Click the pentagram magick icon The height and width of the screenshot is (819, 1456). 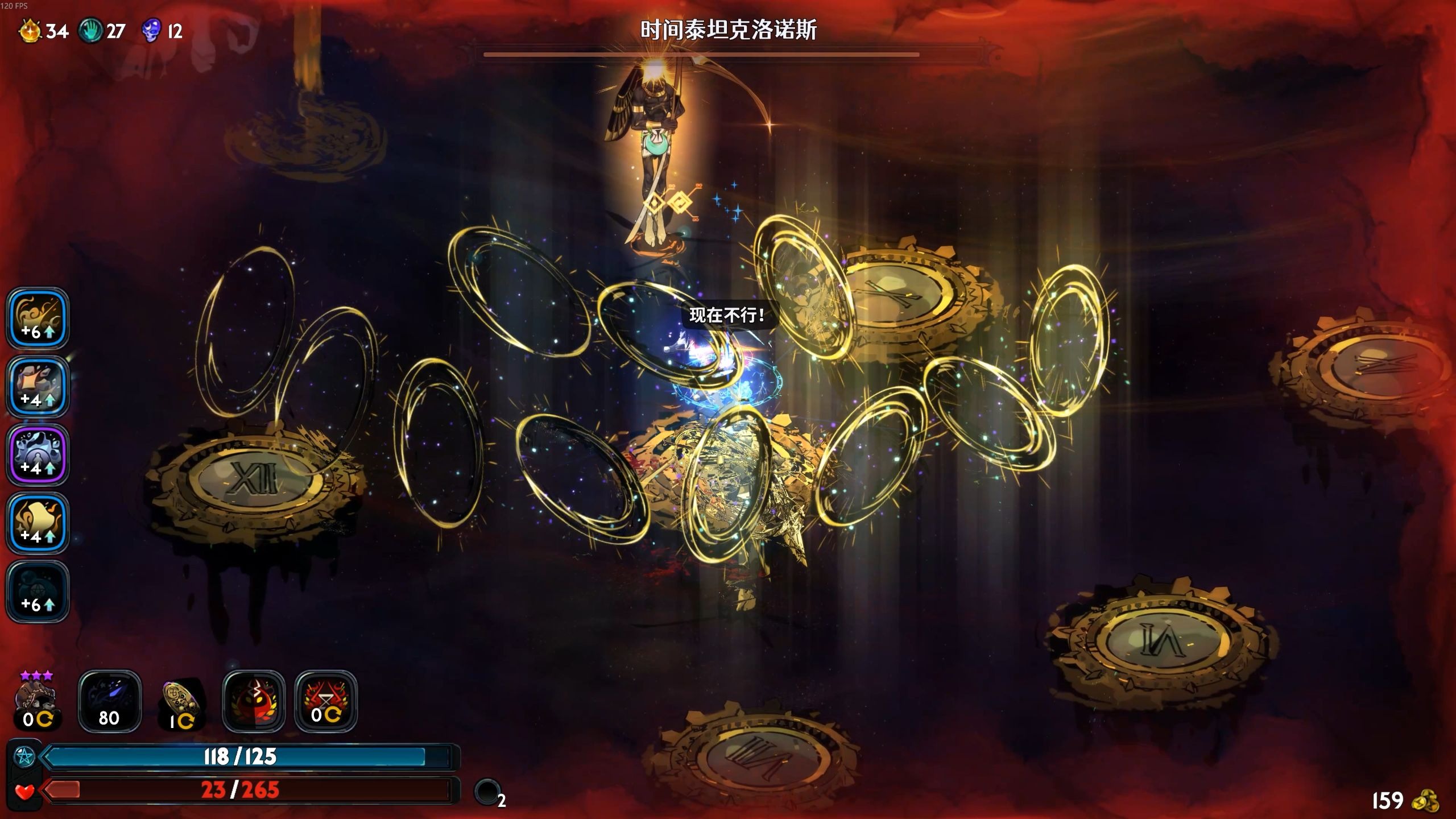click(x=24, y=757)
